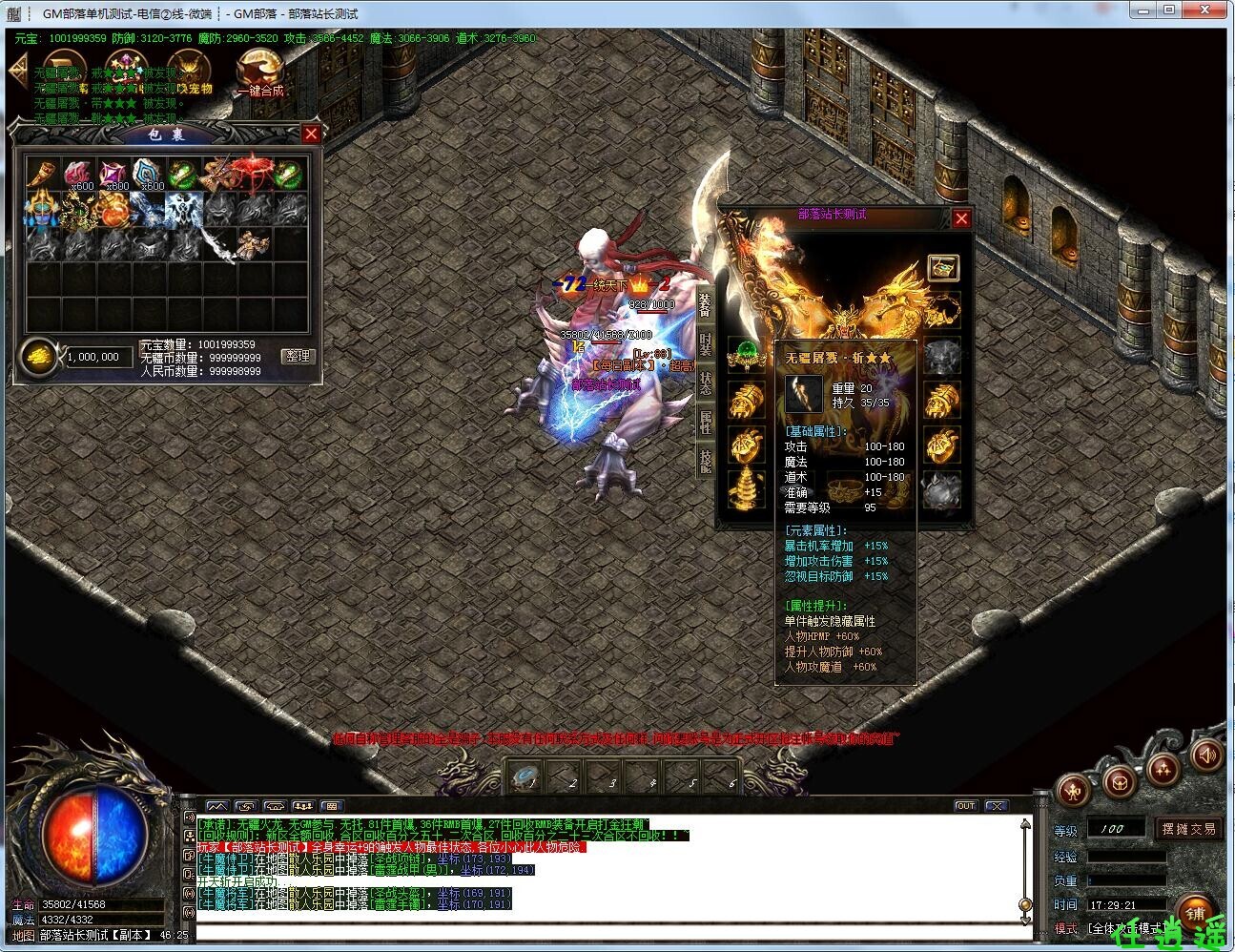Toggle the sound speaker button
Image resolution: width=1235 pixels, height=952 pixels.
pyautogui.click(x=1205, y=756)
